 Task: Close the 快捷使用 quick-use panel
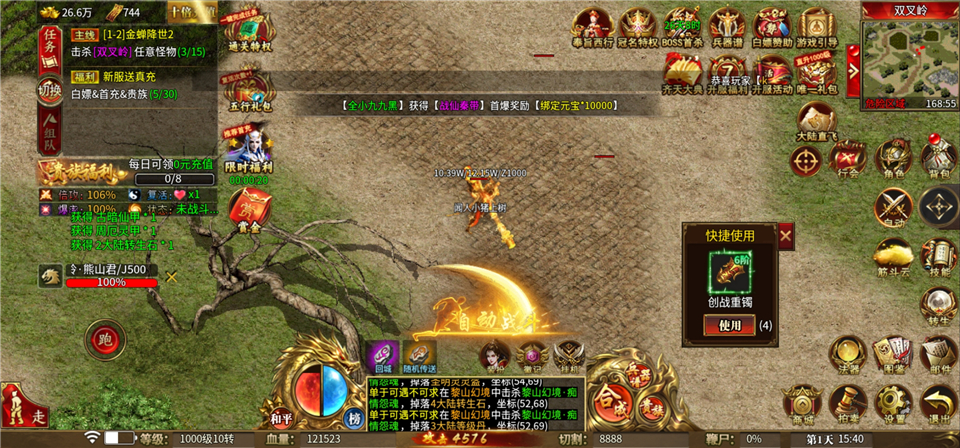click(786, 236)
